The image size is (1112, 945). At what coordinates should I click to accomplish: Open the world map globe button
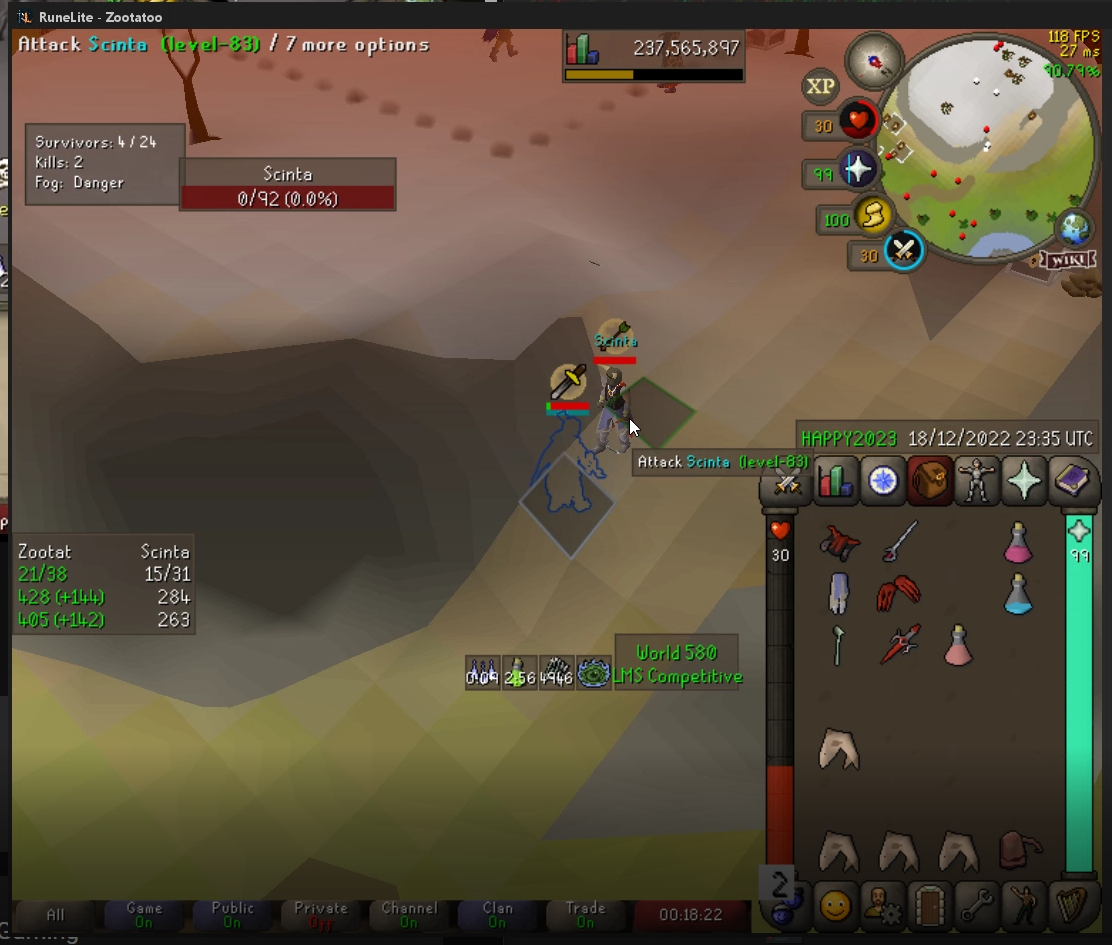[x=1076, y=228]
